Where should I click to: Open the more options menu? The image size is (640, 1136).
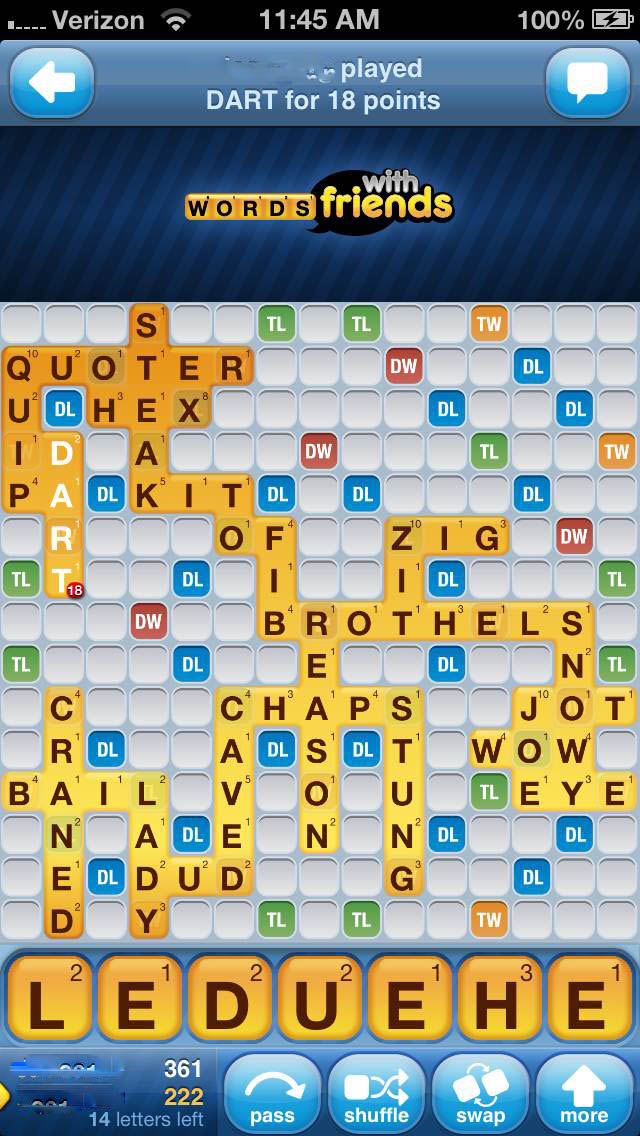click(584, 1095)
